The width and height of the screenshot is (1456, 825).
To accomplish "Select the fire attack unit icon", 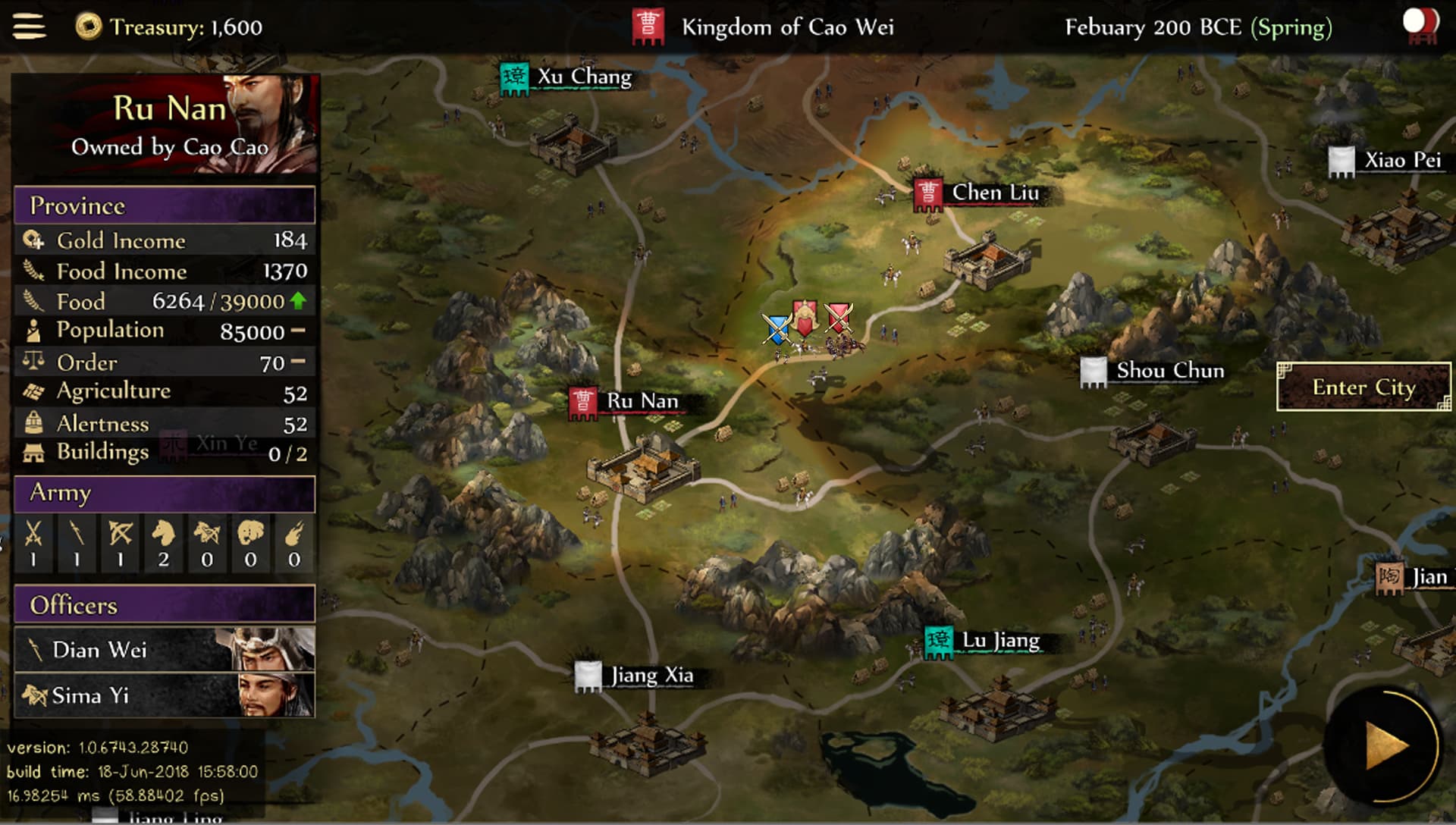I will click(x=292, y=540).
